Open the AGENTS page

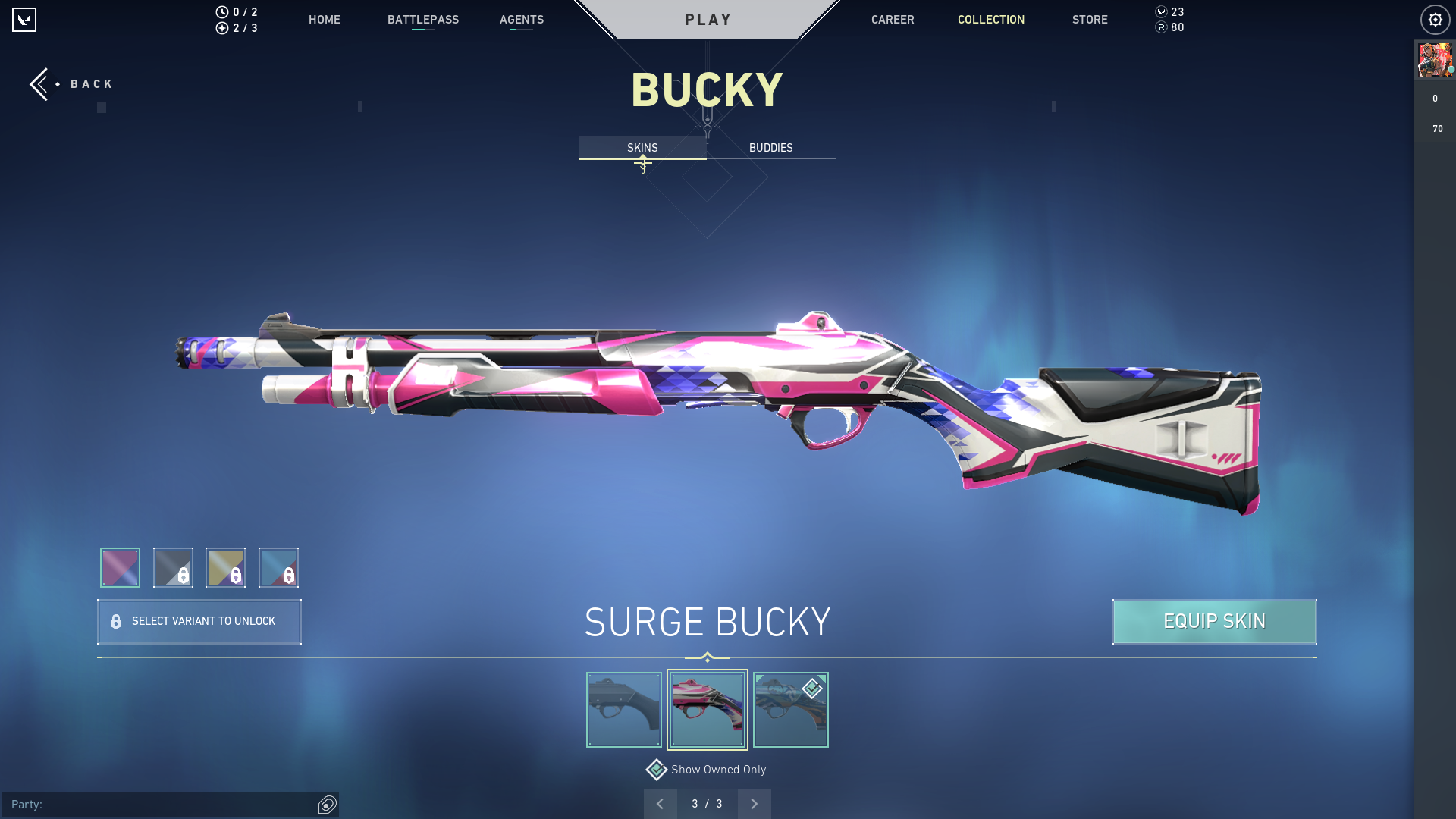(521, 20)
